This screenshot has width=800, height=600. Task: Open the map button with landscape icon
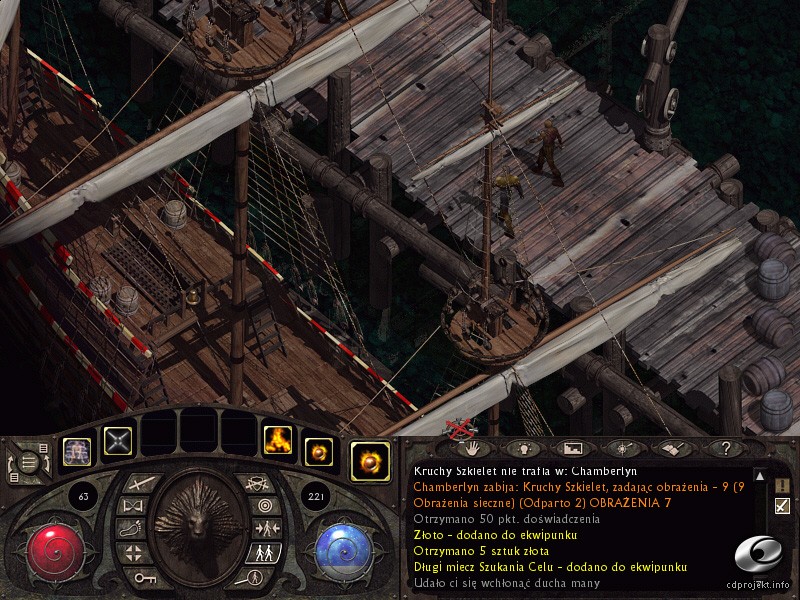(x=572, y=449)
